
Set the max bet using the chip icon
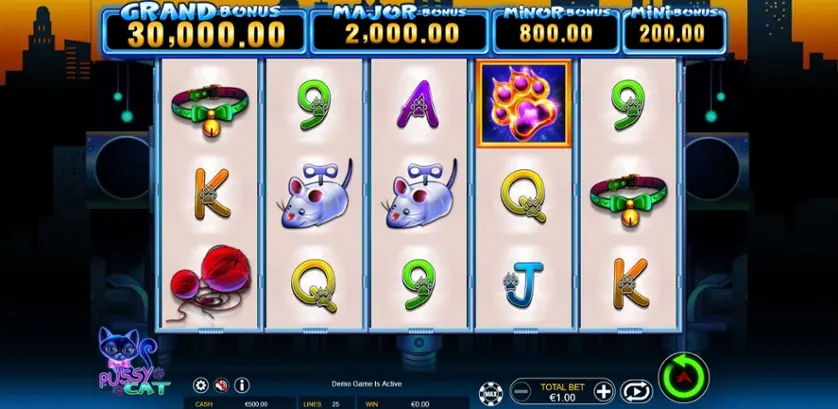point(490,390)
